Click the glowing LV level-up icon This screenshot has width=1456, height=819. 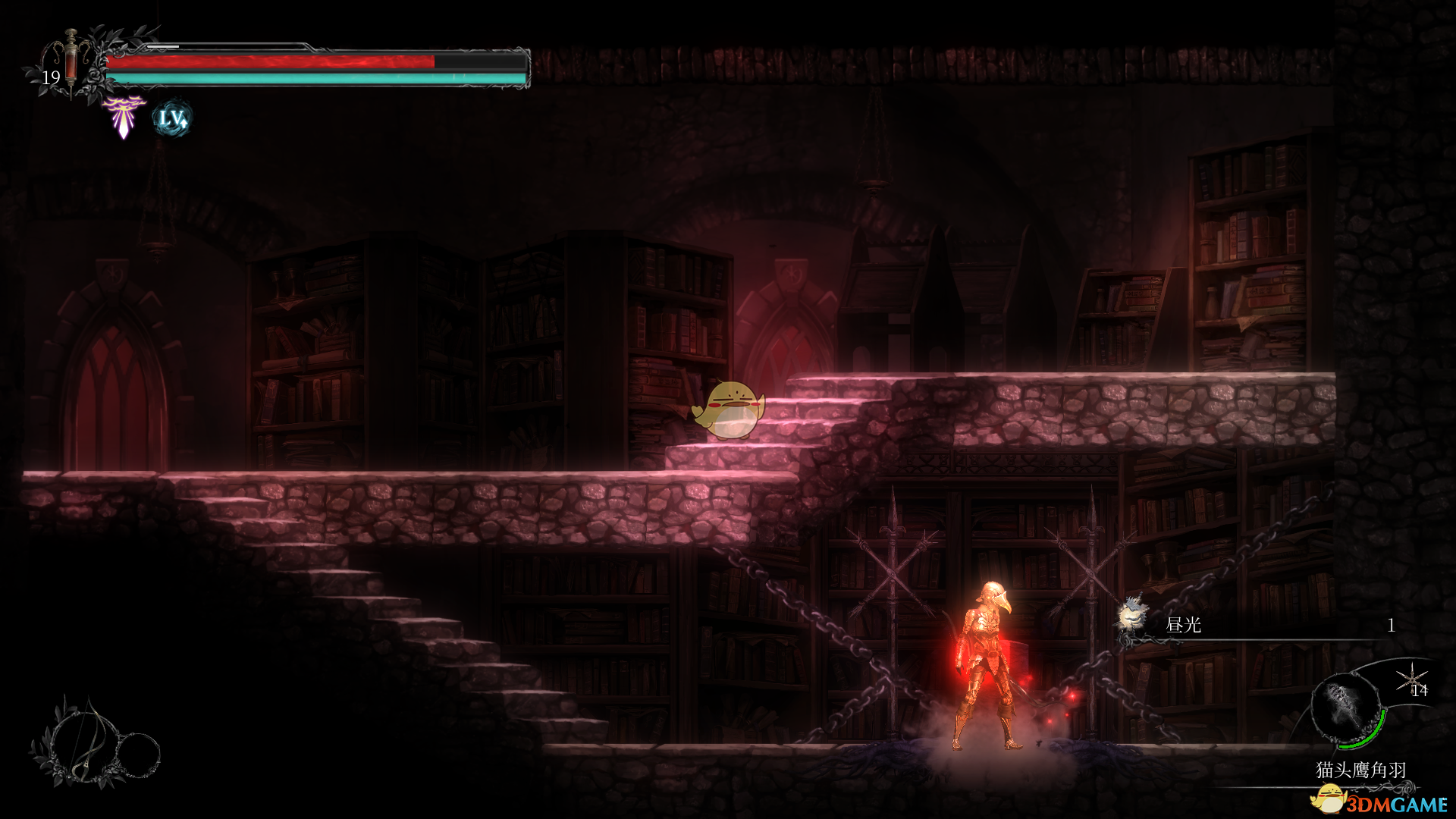(172, 119)
